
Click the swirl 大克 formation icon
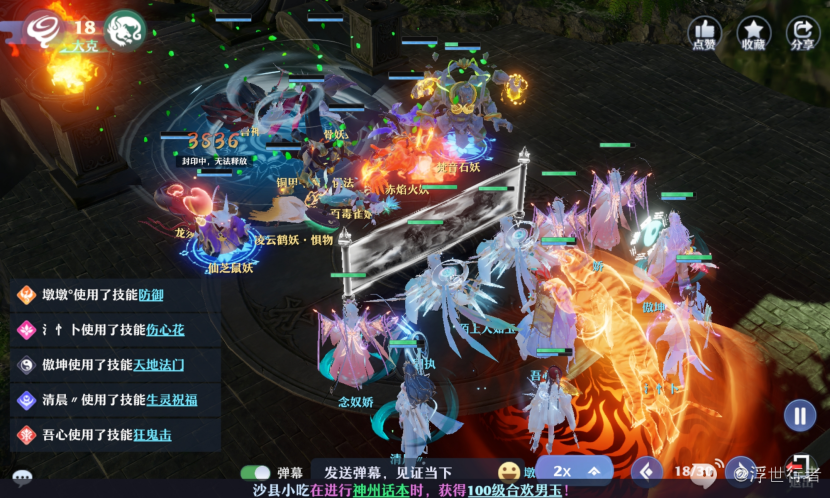click(x=45, y=30)
